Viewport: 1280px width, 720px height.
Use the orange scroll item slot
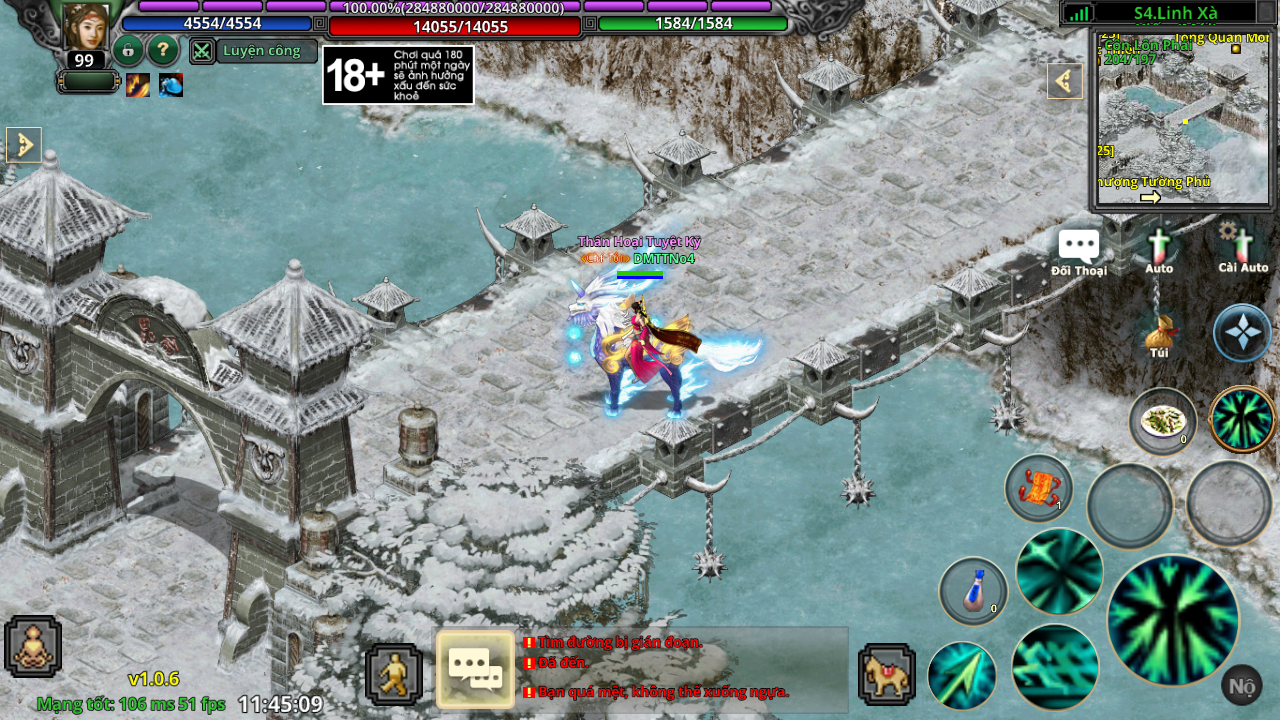point(1039,488)
